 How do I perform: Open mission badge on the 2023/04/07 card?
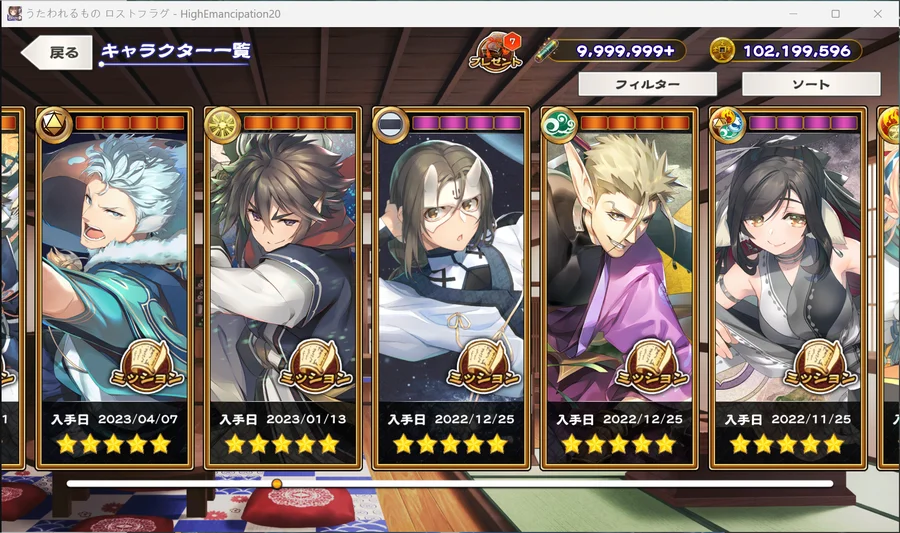[x=149, y=368]
